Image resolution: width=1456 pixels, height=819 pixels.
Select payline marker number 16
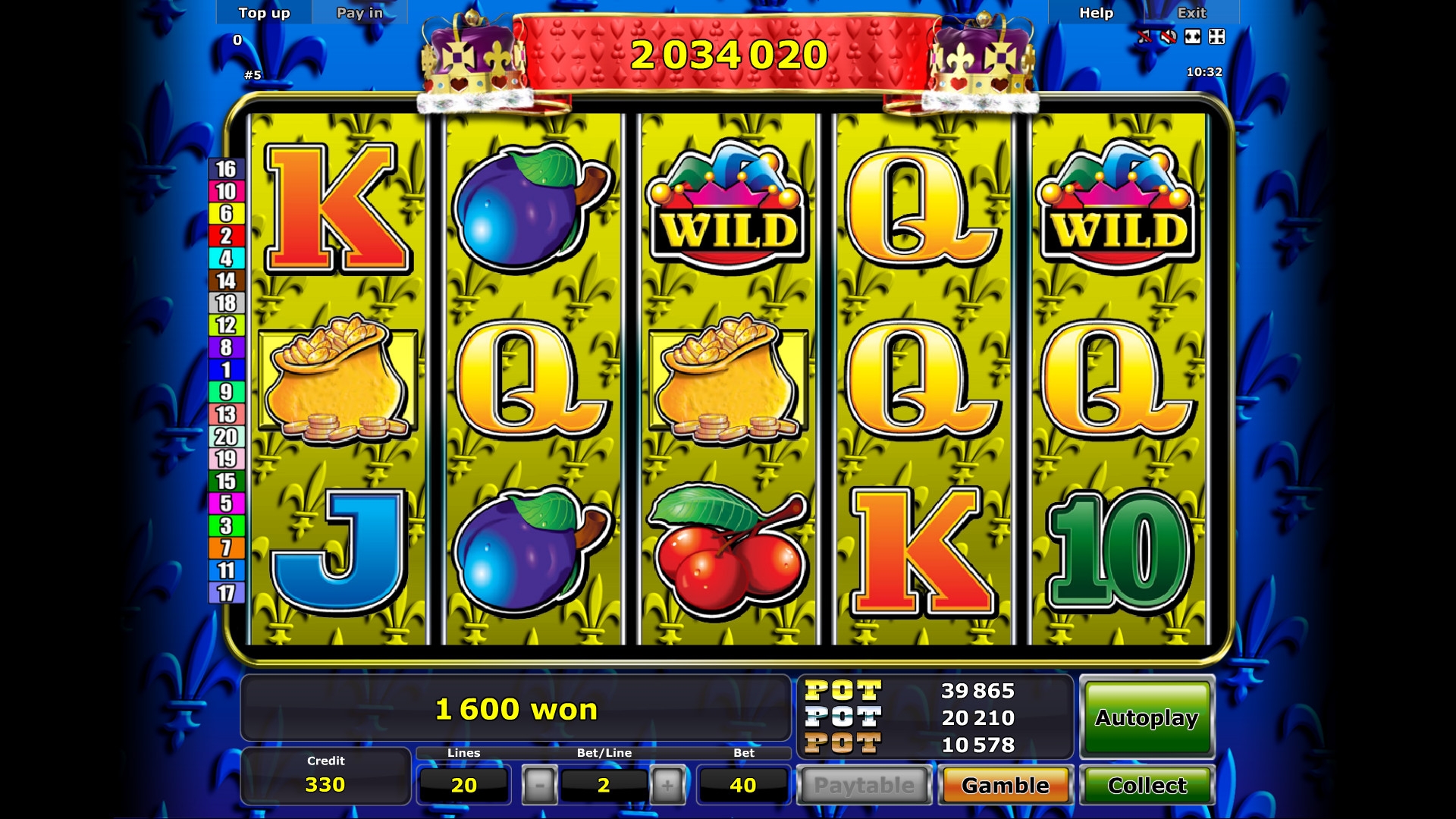[226, 169]
